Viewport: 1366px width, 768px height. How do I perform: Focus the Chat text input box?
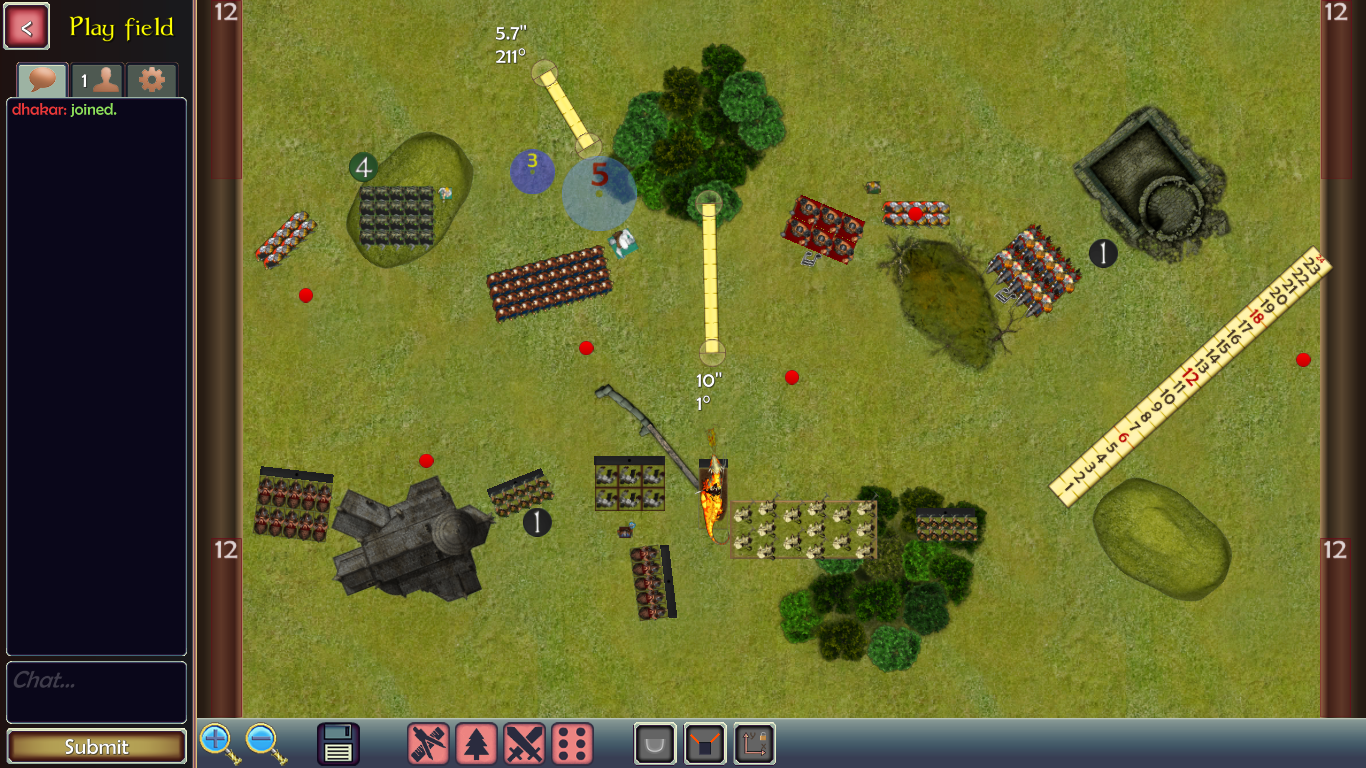pos(96,691)
